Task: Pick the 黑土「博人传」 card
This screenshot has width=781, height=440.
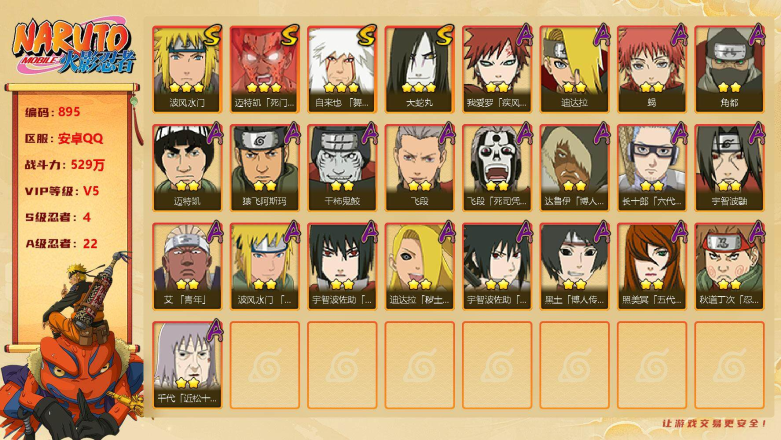Action: click(x=574, y=264)
